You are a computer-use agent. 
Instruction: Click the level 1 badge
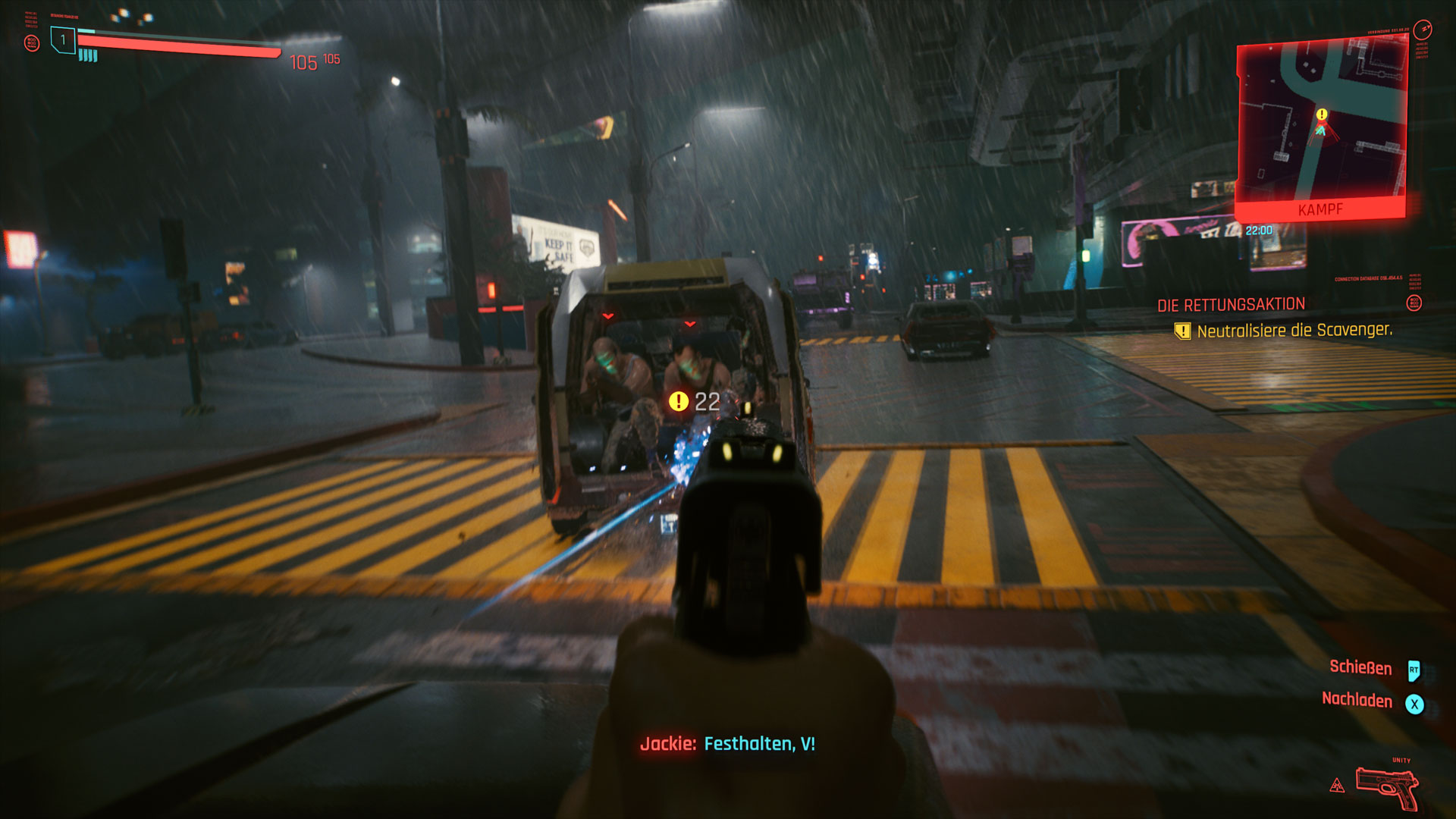coord(63,39)
